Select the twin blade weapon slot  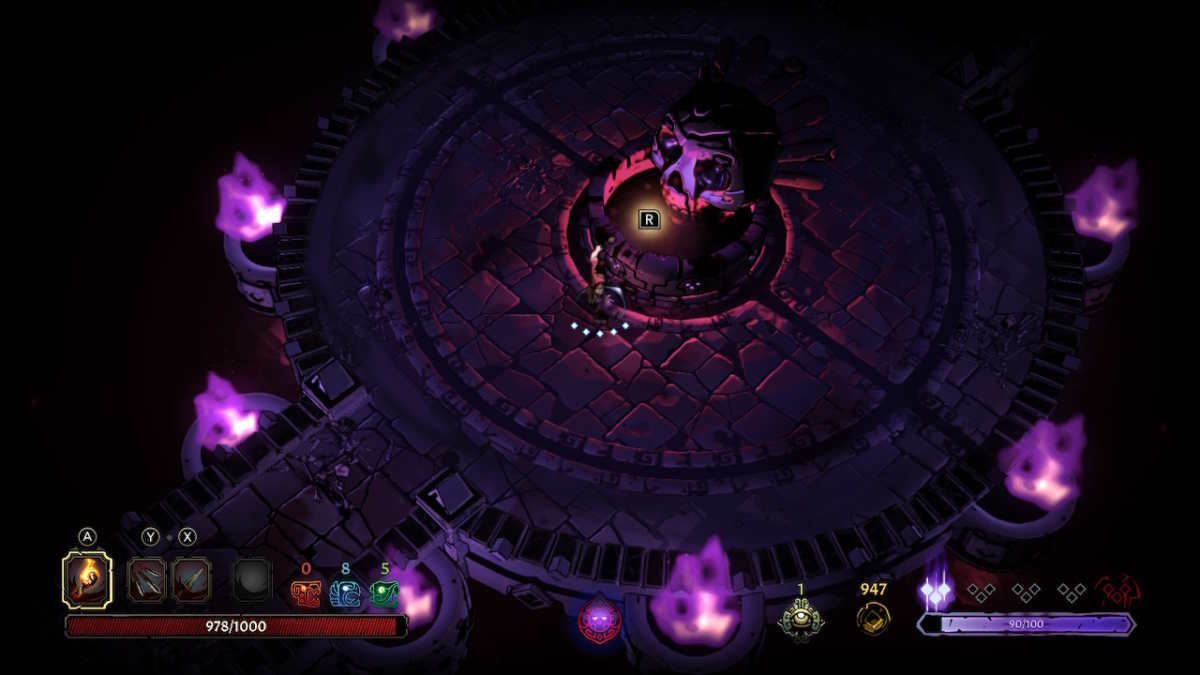[190, 580]
